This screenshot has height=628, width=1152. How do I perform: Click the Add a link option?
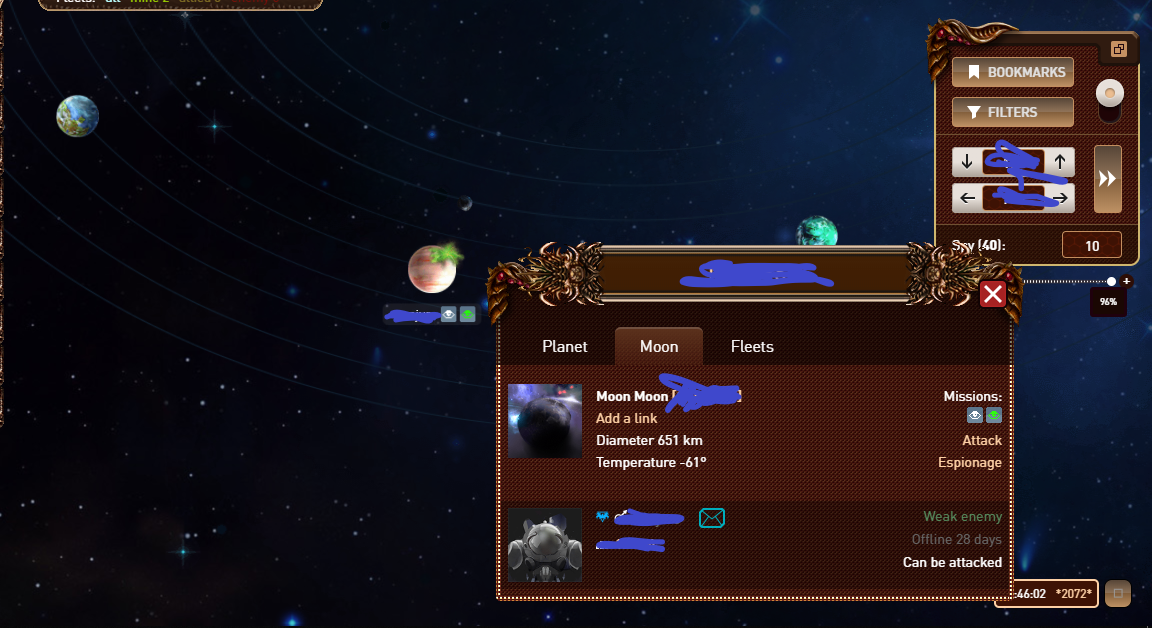tap(627, 418)
